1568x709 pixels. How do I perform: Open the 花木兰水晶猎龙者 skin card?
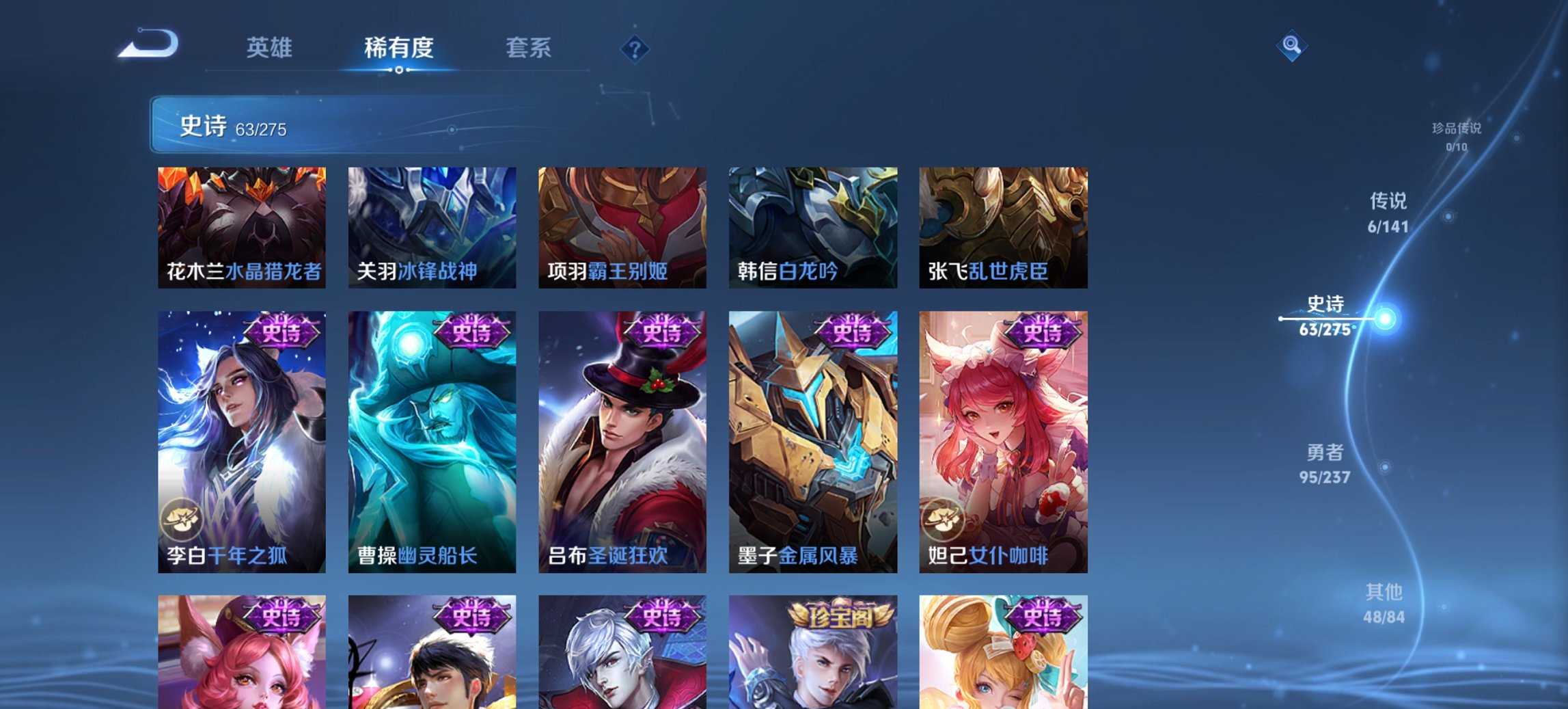click(x=241, y=228)
